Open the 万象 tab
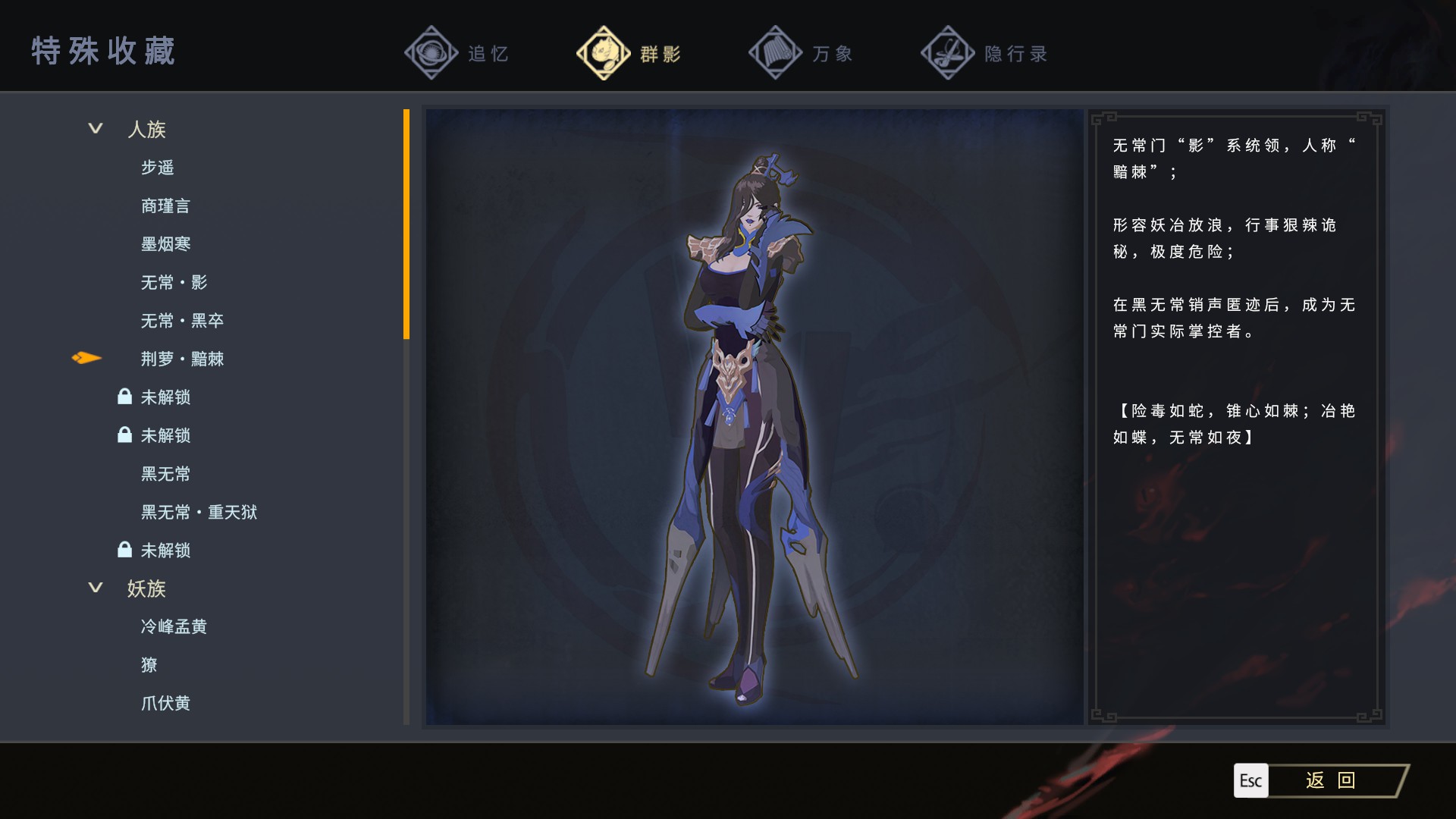The width and height of the screenshot is (1456, 819). (802, 53)
